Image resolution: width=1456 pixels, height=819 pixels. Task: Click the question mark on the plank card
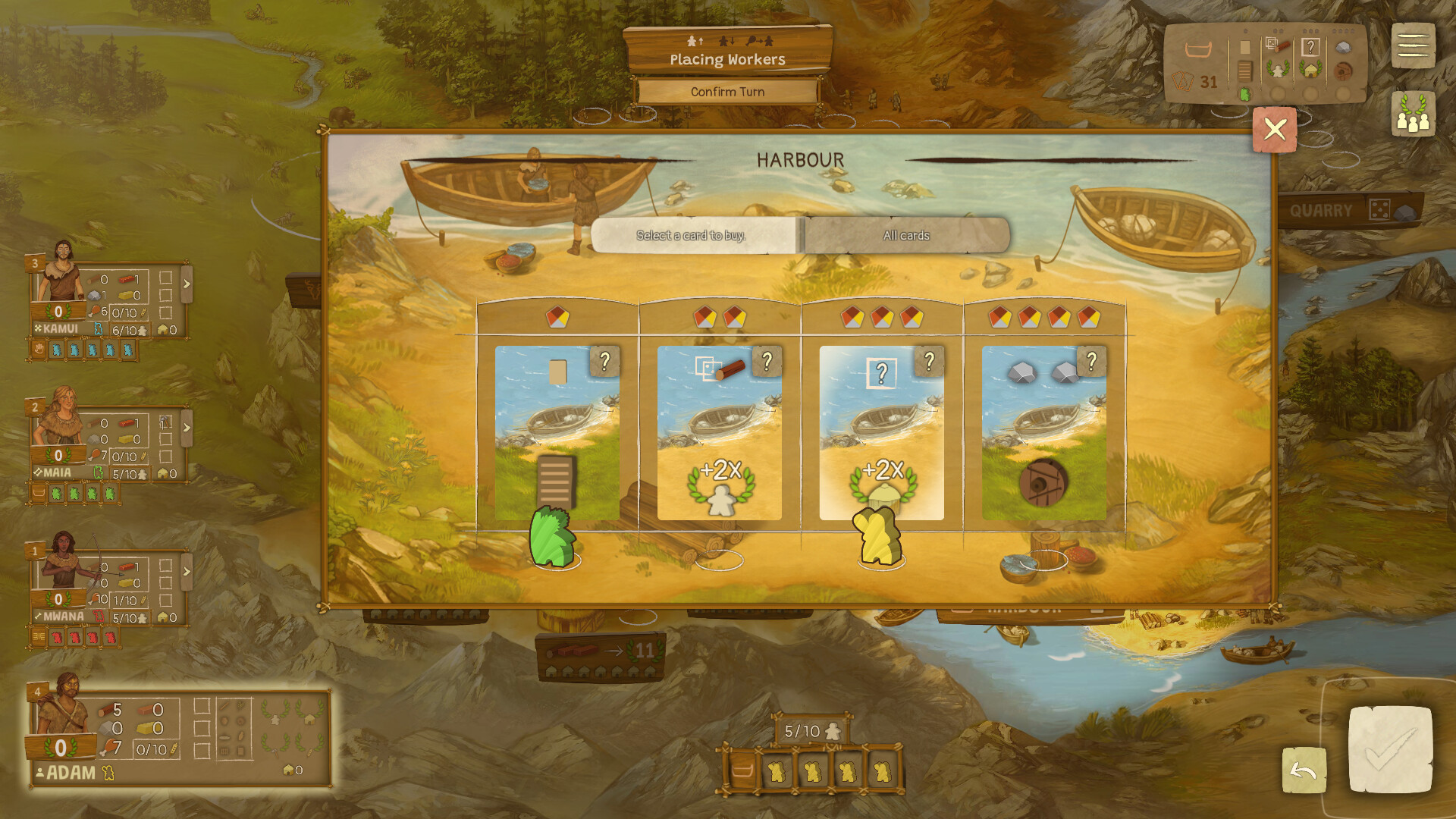coord(769,362)
